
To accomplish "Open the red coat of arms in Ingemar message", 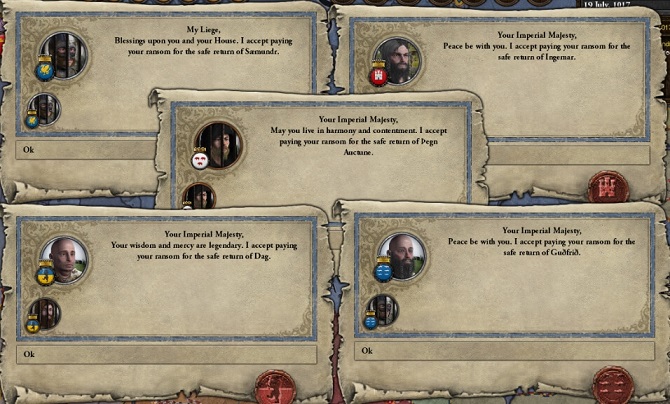I will [378, 76].
